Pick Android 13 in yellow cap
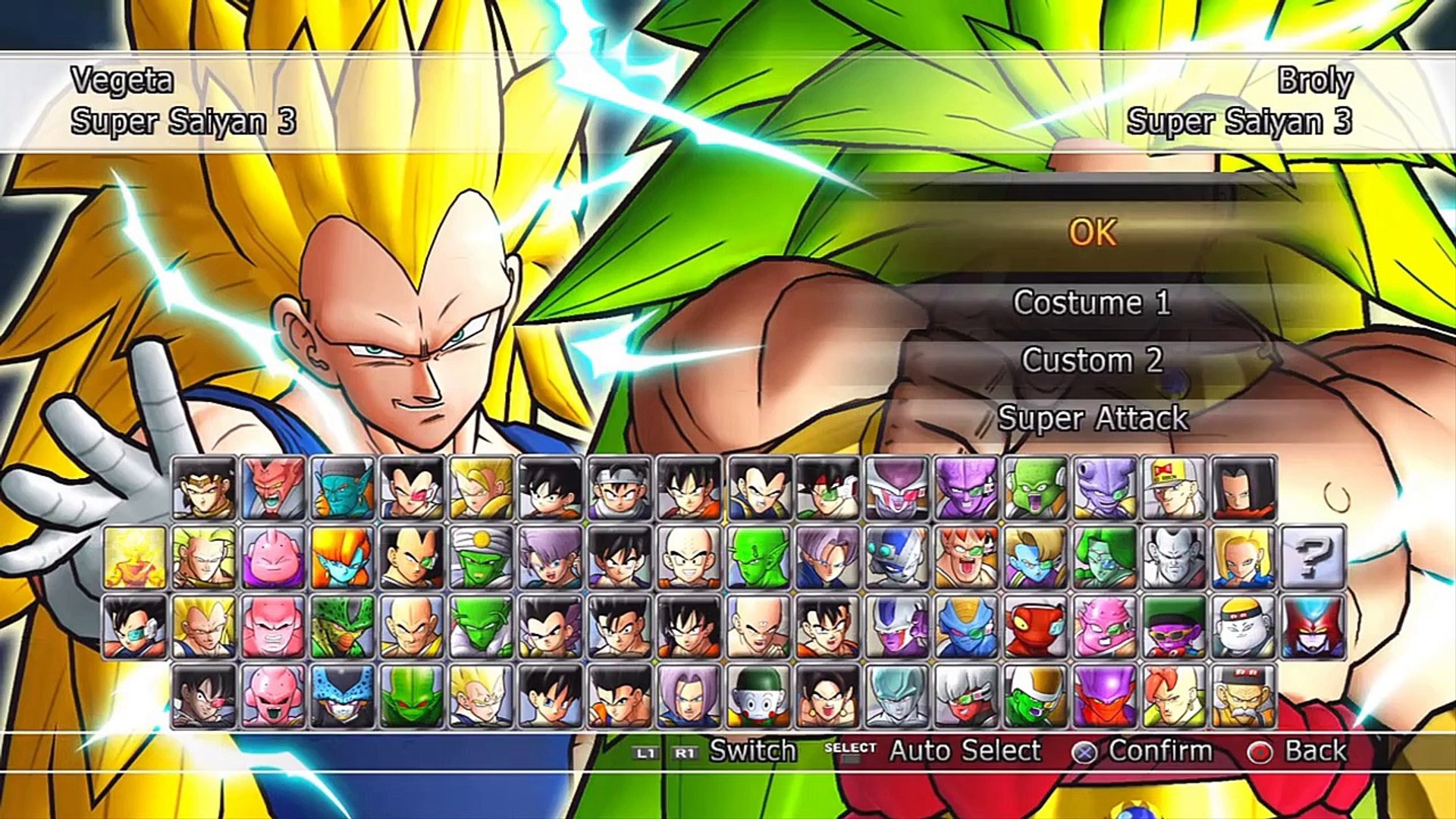Screen dimensions: 1456x819 (1174, 488)
